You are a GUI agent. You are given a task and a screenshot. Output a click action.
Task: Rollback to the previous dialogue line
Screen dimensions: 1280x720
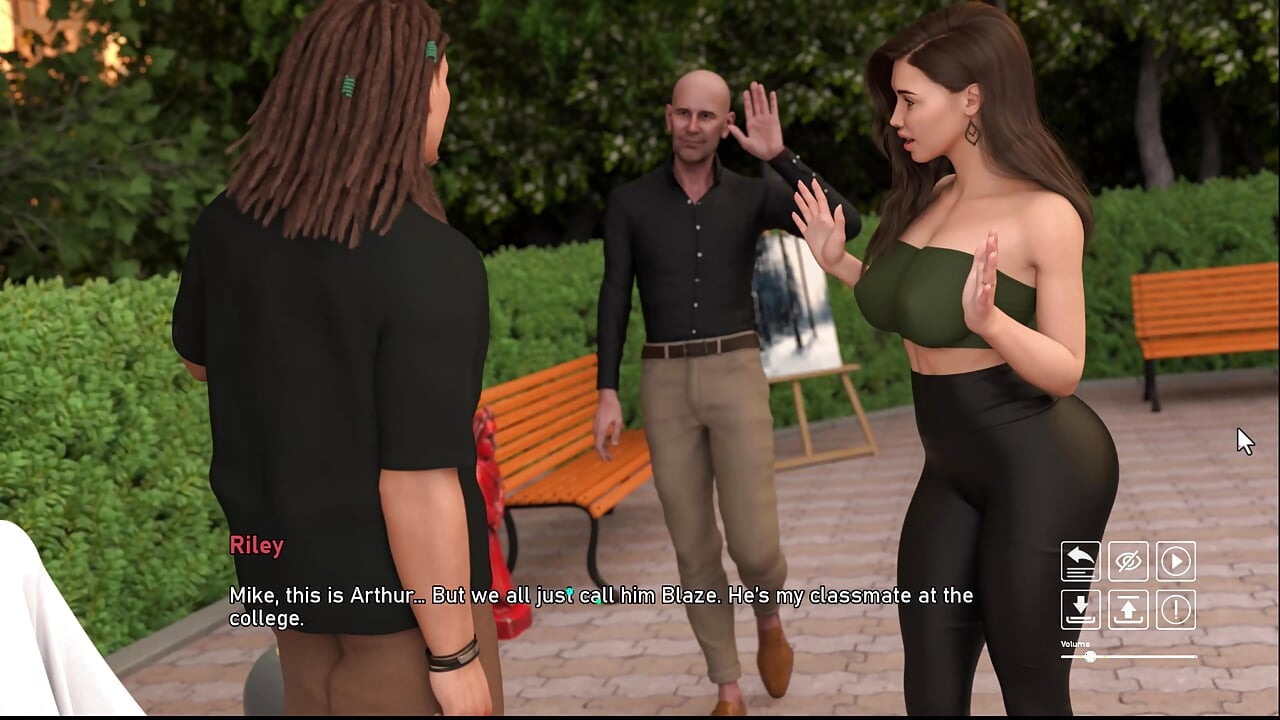coord(1081,561)
